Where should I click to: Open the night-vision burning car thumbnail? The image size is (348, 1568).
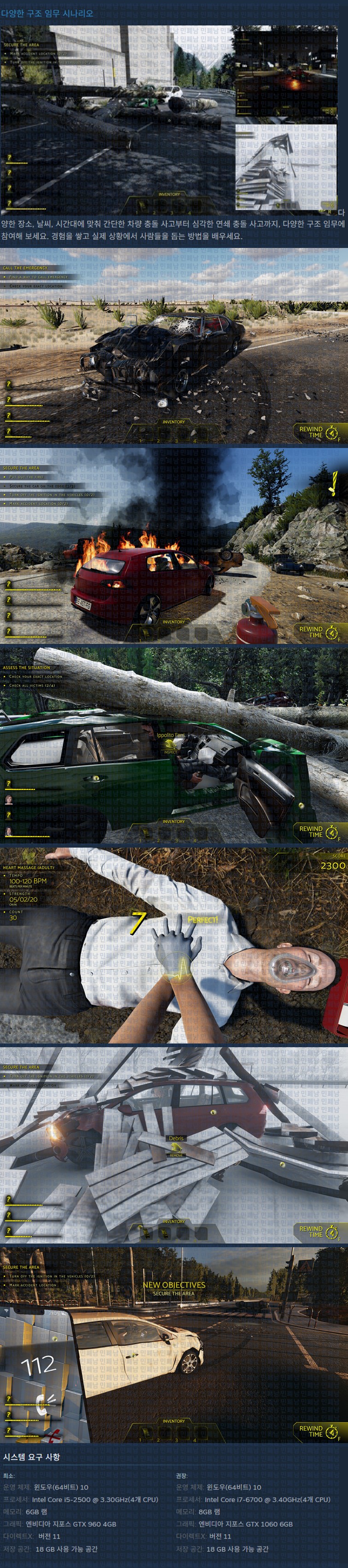coord(286,72)
